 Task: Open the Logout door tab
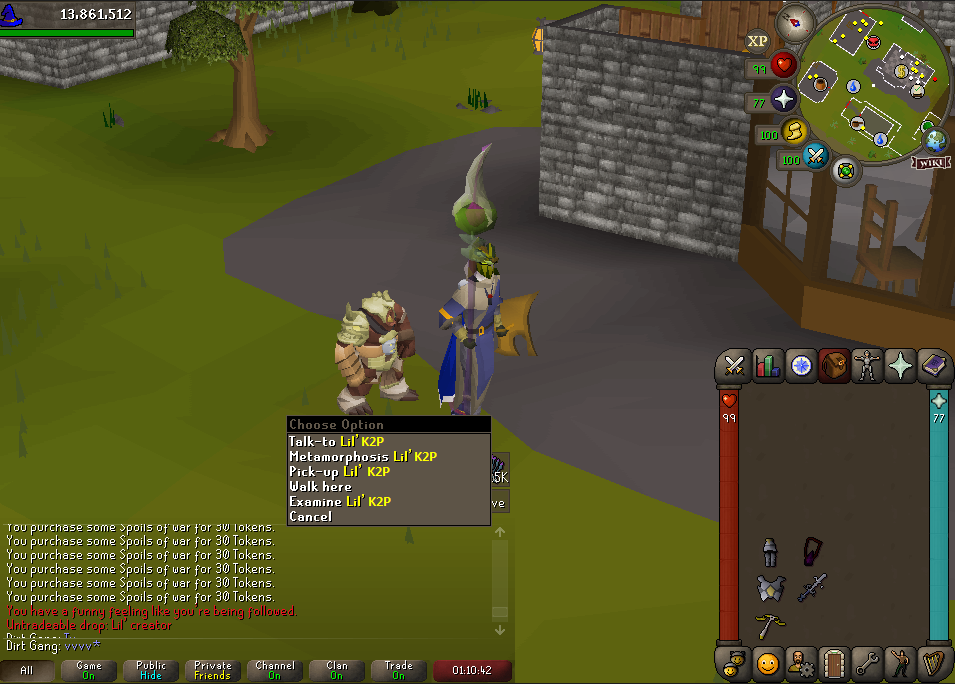pyautogui.click(x=834, y=662)
